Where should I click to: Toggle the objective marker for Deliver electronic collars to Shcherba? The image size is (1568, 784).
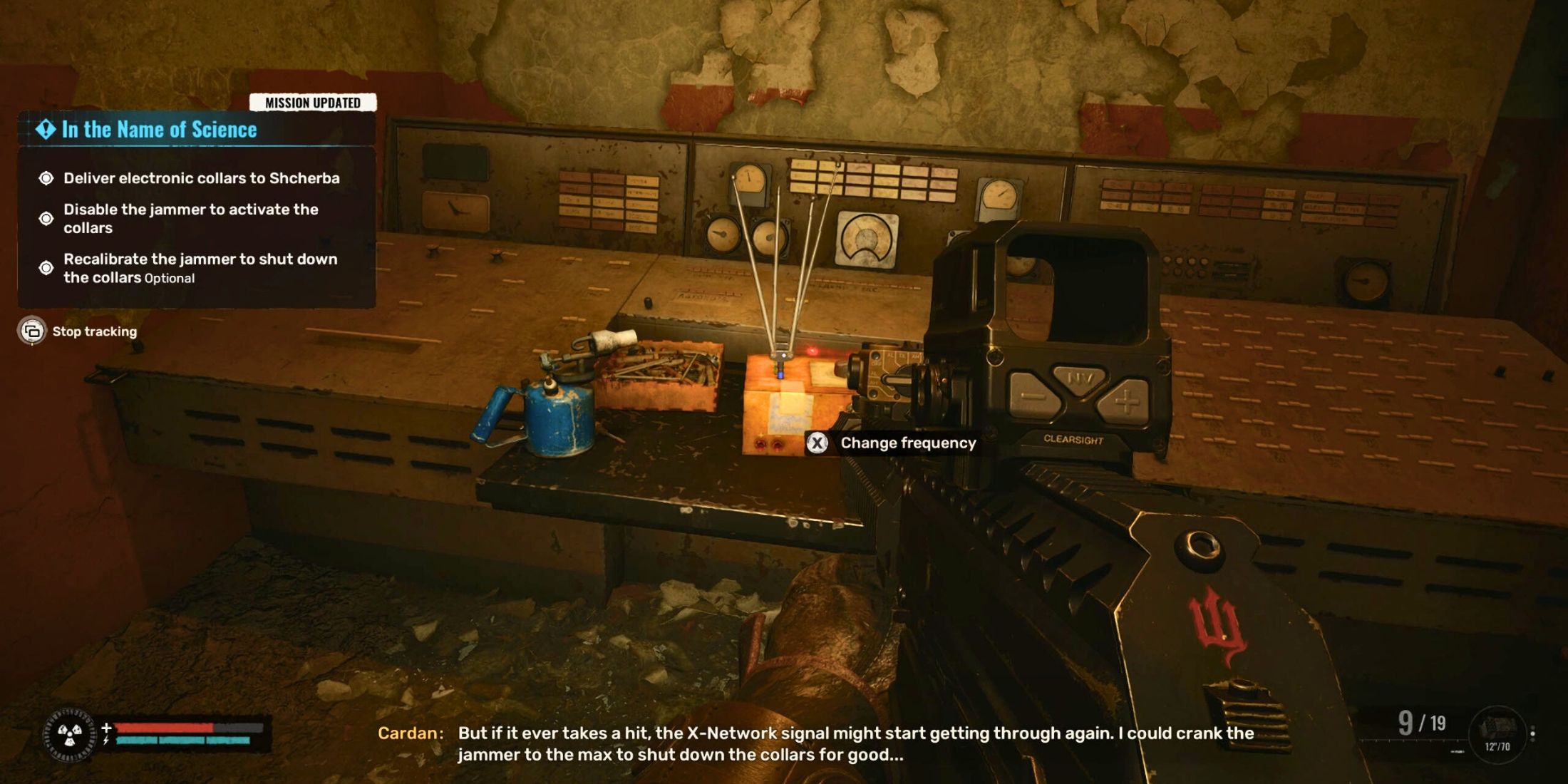(x=46, y=179)
